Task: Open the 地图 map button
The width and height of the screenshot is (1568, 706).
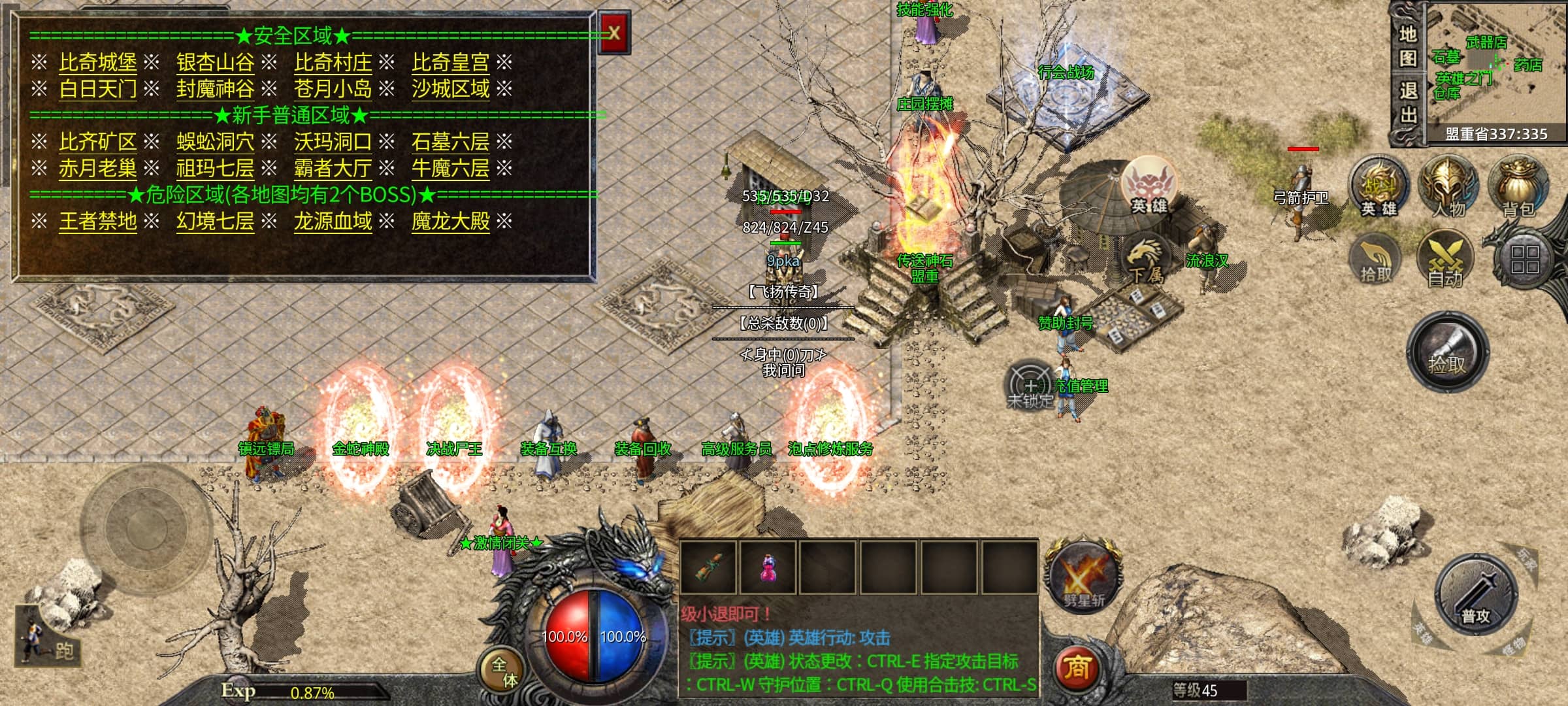Action: pyautogui.click(x=1408, y=46)
